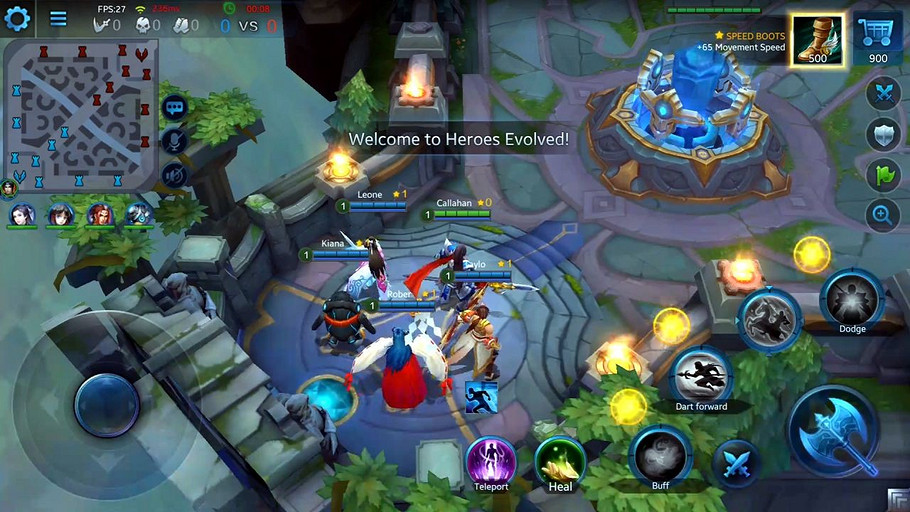
Task: Select the shield defend signal
Action: [x=883, y=134]
